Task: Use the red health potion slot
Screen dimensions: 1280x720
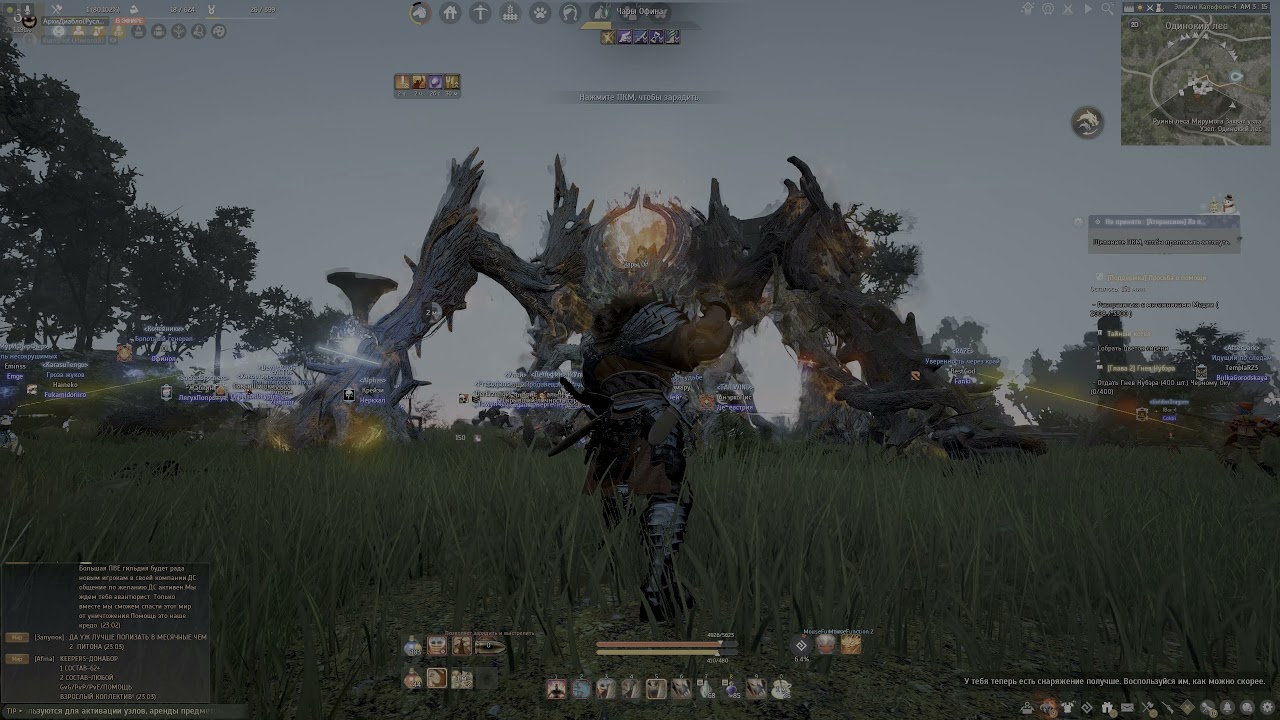Action: click(413, 679)
